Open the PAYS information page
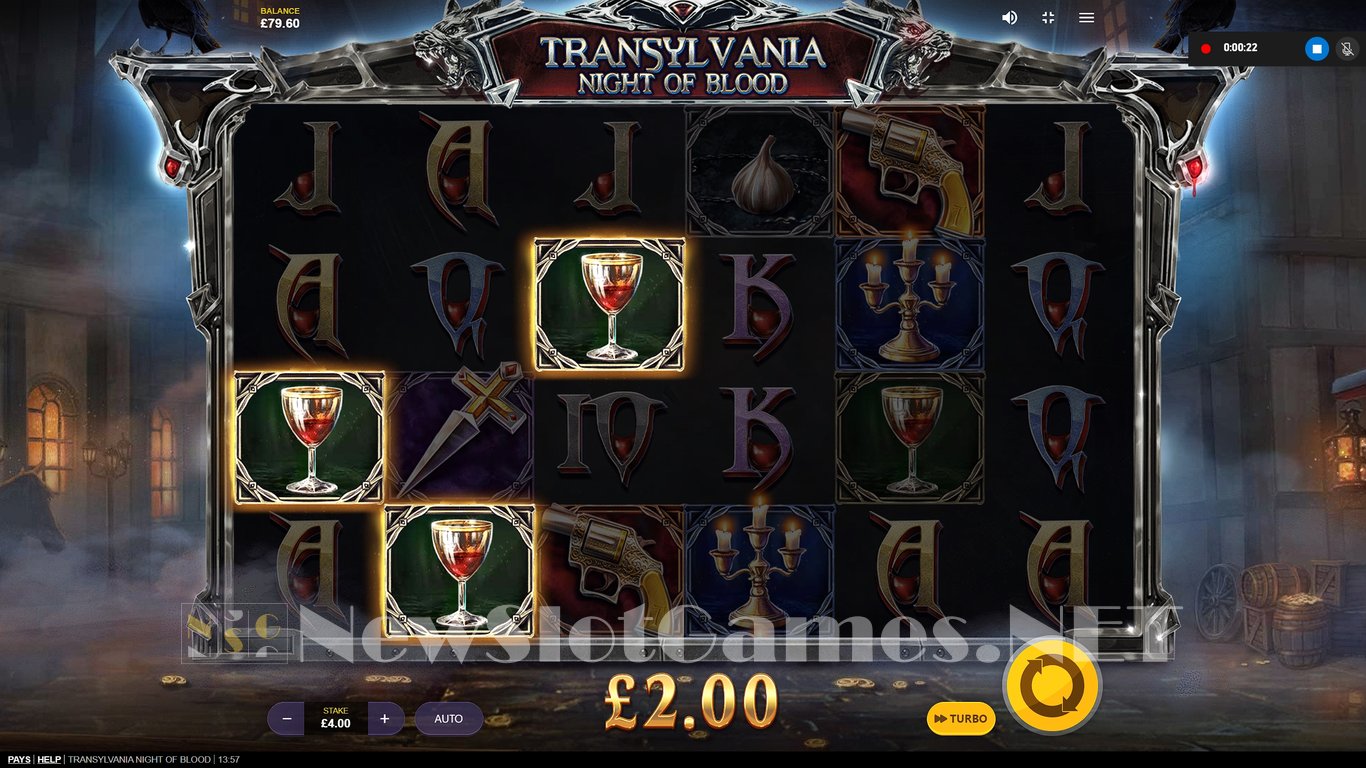1366x768 pixels. coord(19,759)
